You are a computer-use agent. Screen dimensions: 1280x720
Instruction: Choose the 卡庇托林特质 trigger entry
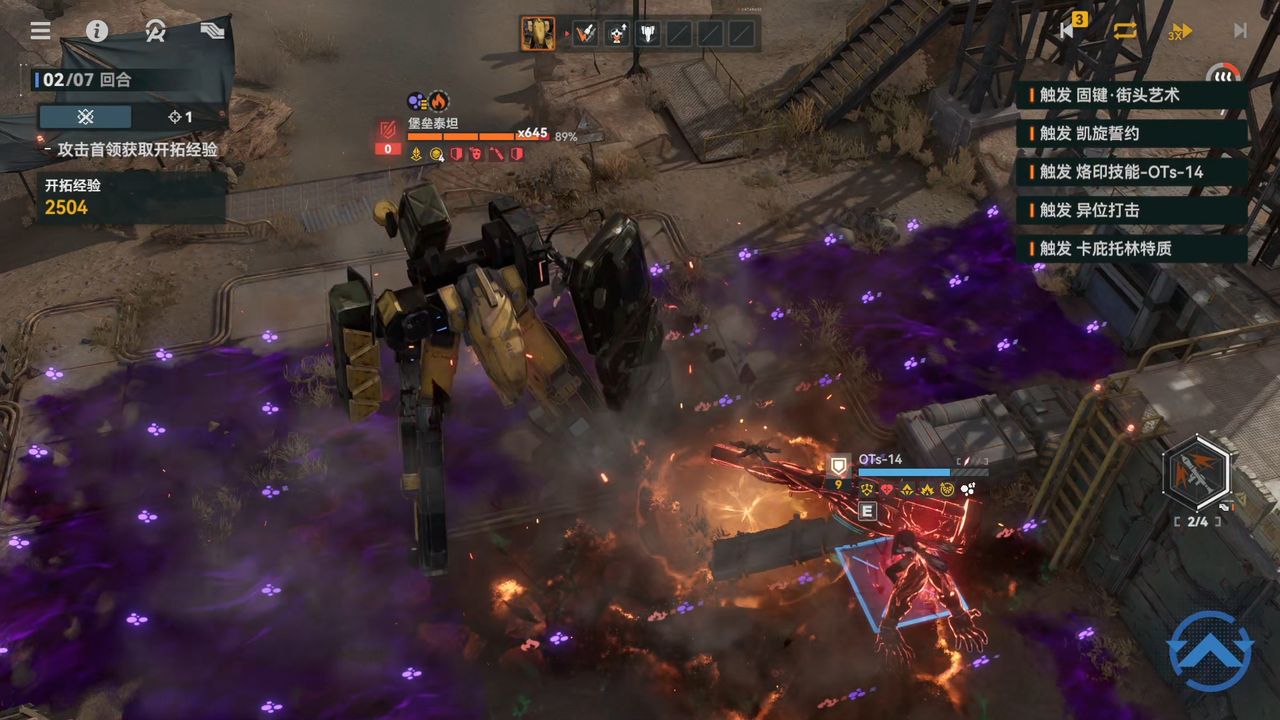(x=1131, y=248)
